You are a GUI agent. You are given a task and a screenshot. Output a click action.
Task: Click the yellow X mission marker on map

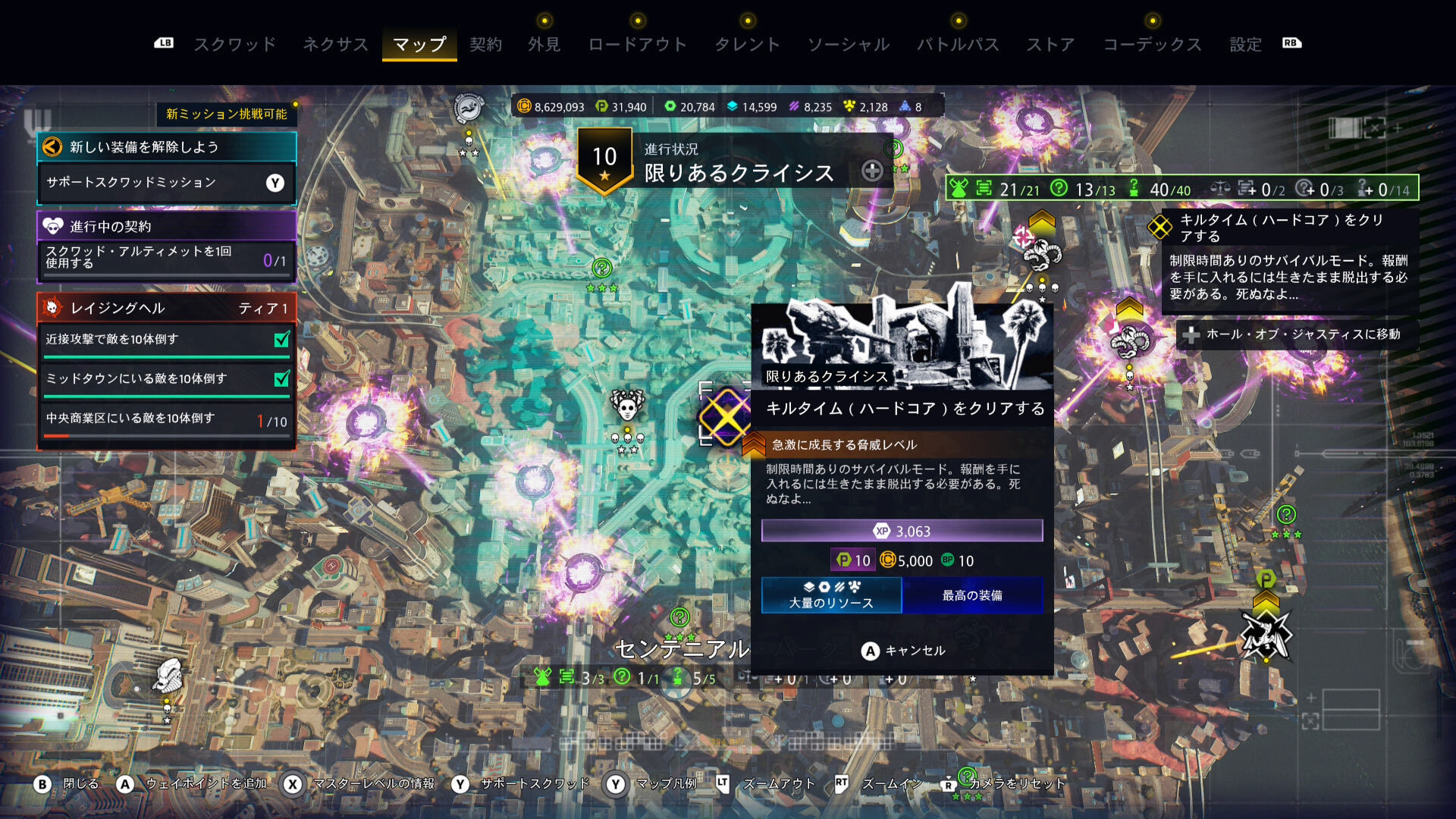[725, 417]
